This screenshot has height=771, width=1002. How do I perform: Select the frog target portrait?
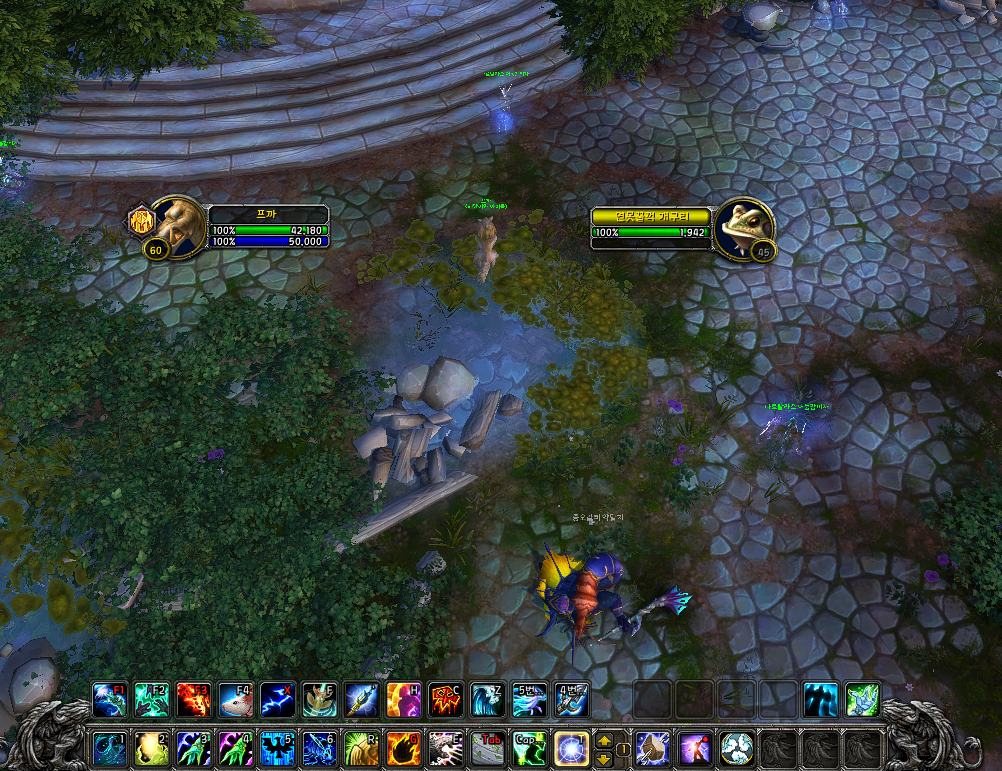point(745,226)
